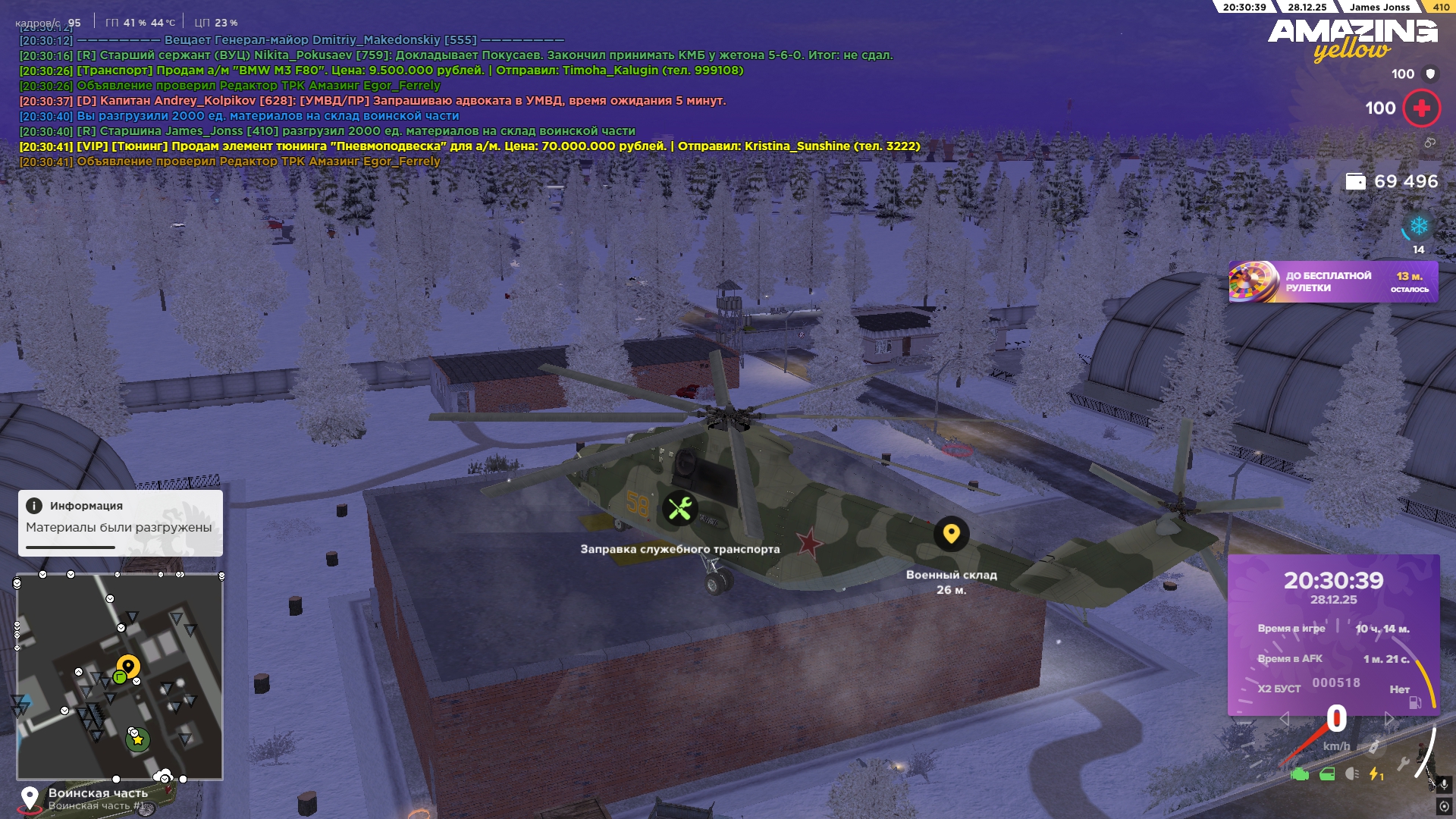This screenshot has height=819, width=1456.
Task: Click the refuel service vehicle wrench marker
Action: point(679,508)
